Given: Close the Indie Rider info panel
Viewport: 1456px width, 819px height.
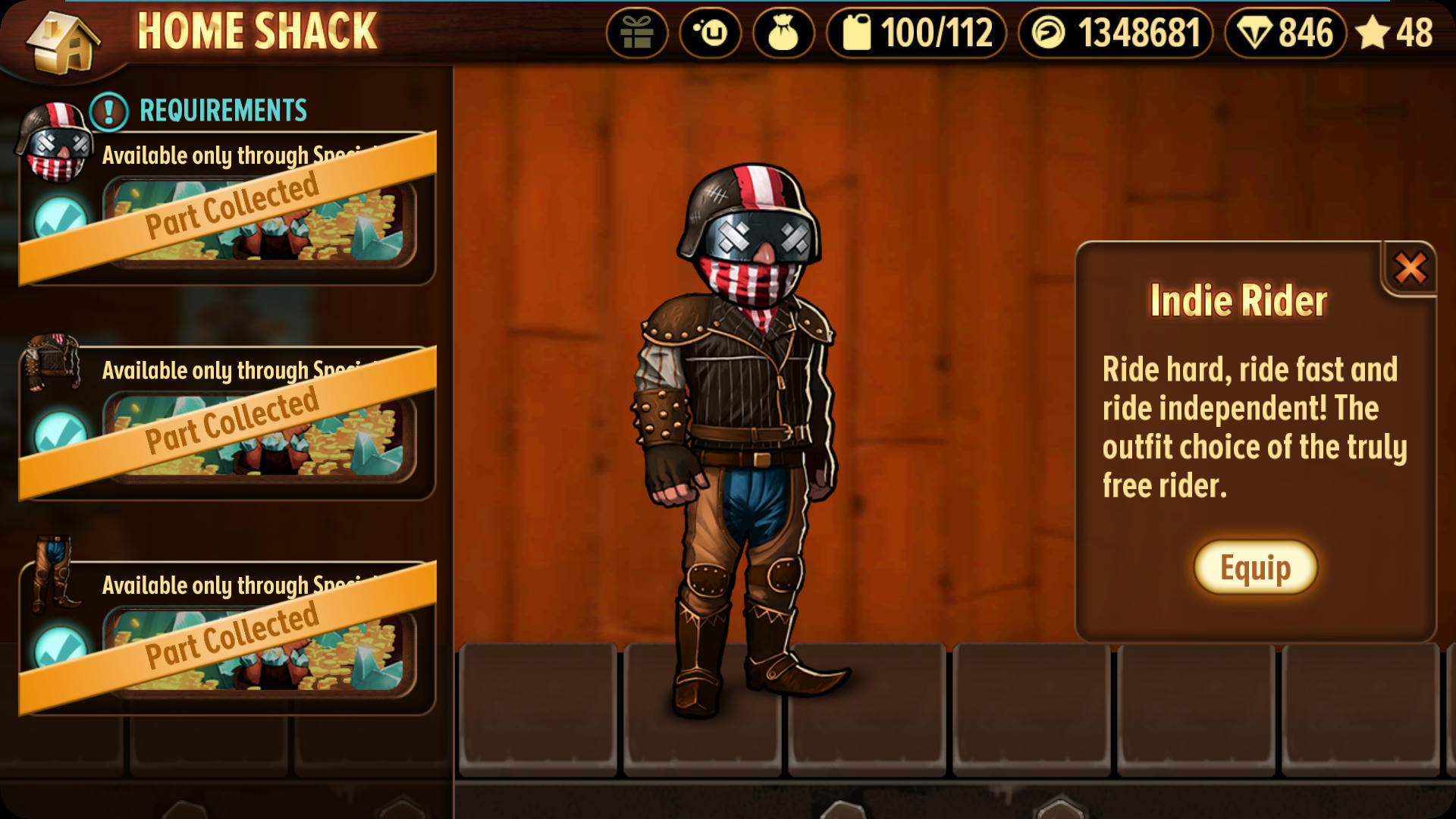Looking at the screenshot, I should (x=1410, y=268).
